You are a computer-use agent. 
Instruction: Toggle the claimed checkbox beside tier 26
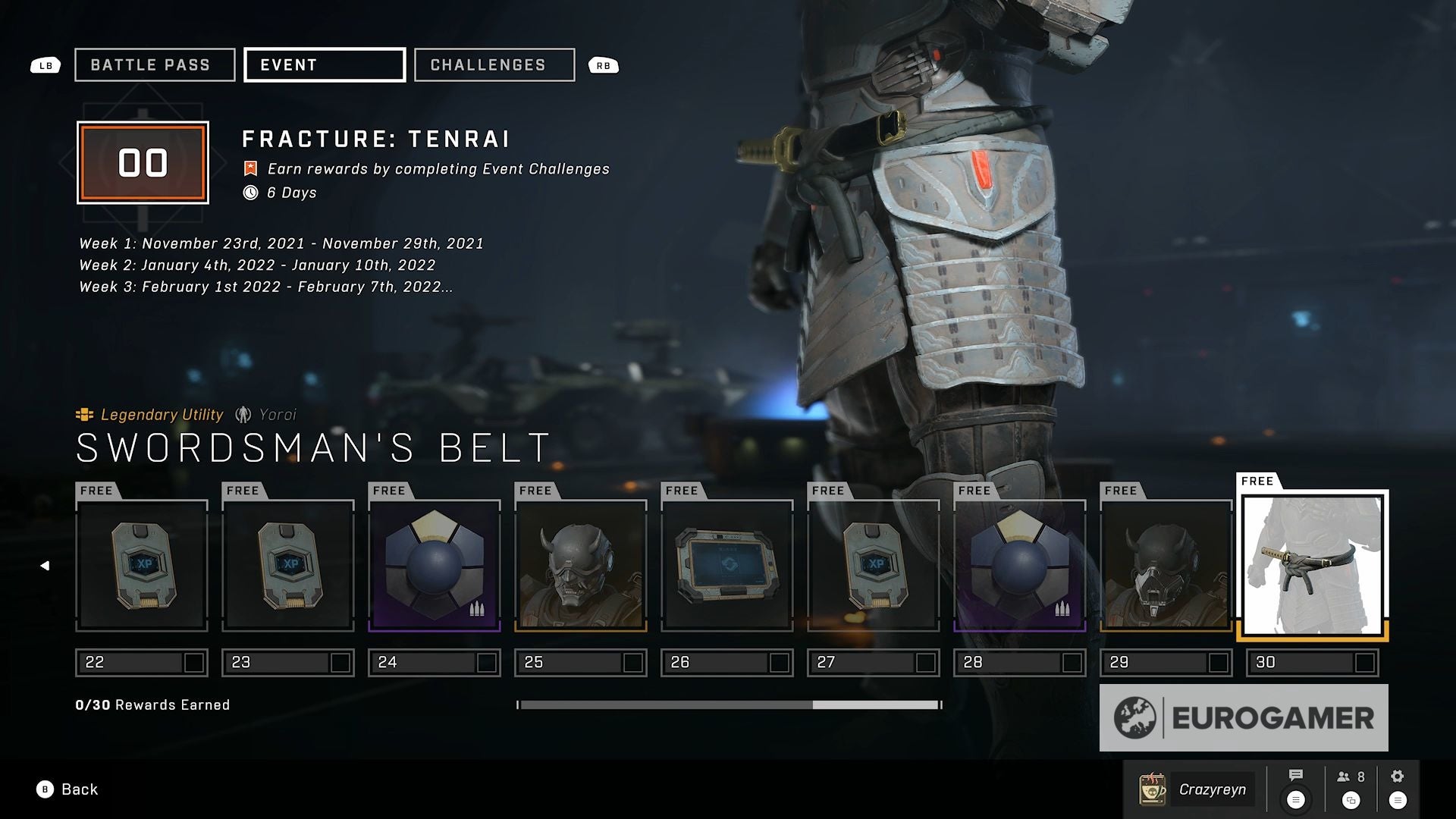(x=780, y=662)
